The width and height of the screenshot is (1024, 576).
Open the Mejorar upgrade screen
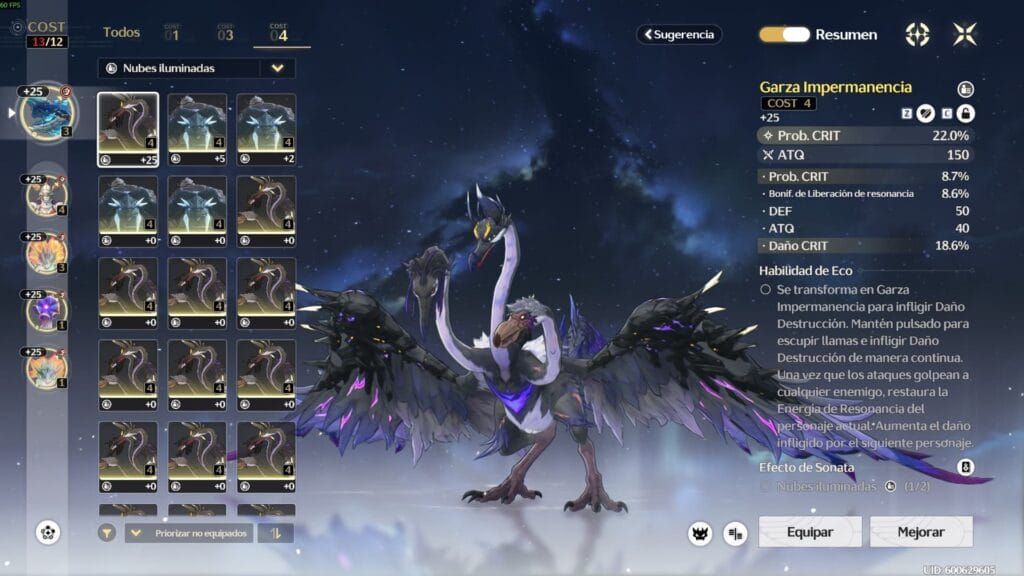[x=921, y=532]
